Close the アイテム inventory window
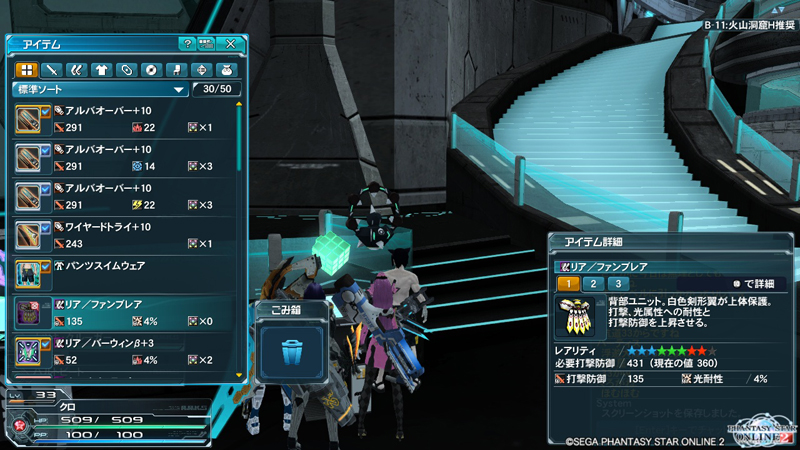The height and width of the screenshot is (450, 800). coord(231,44)
